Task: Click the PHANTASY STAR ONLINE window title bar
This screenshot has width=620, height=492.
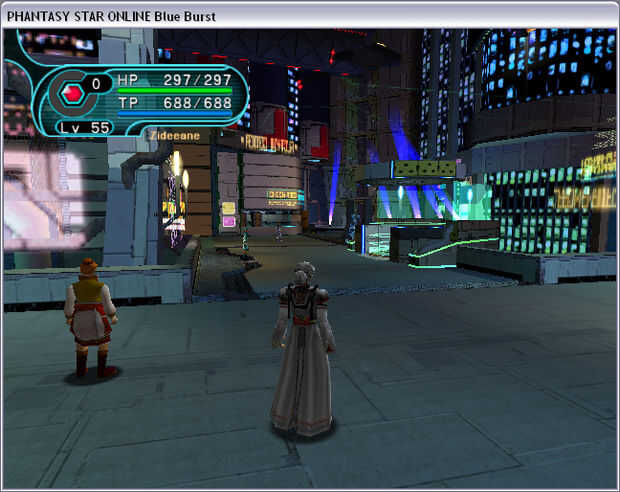Action: click(310, 14)
